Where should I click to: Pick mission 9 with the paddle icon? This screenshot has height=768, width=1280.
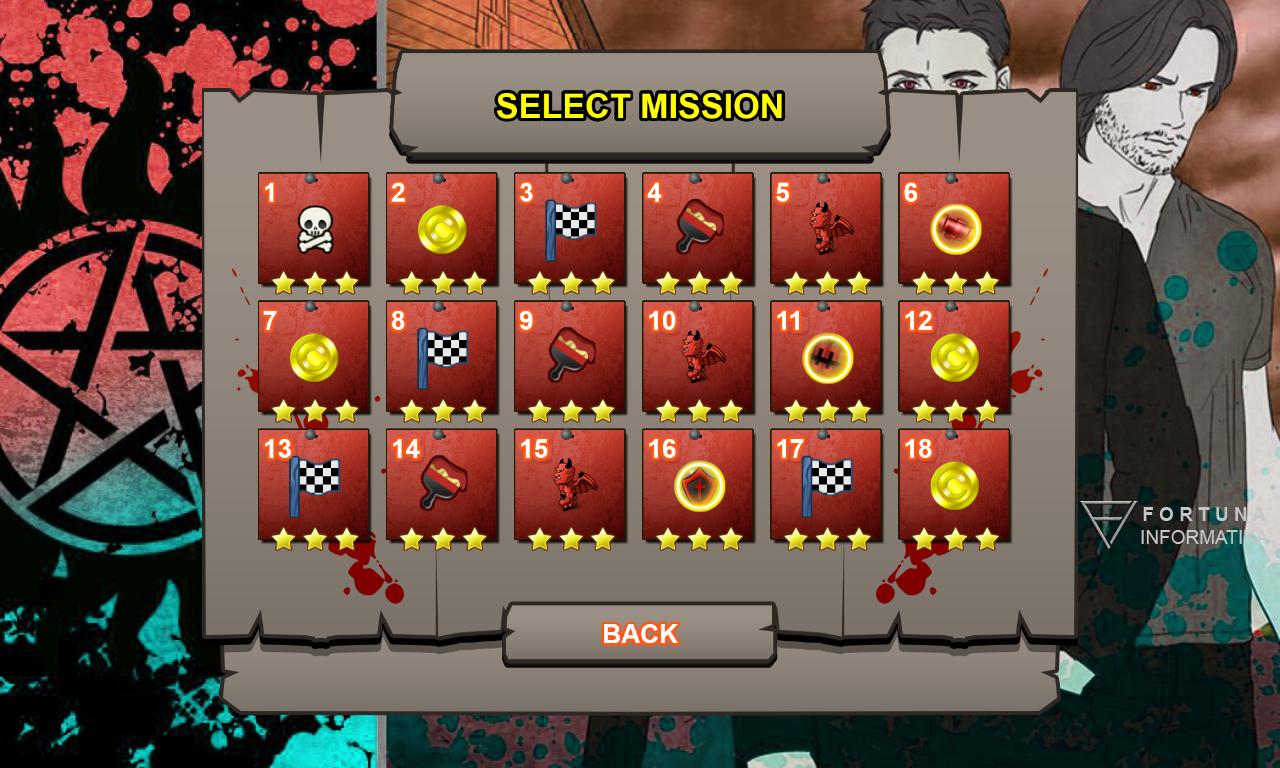coord(569,356)
